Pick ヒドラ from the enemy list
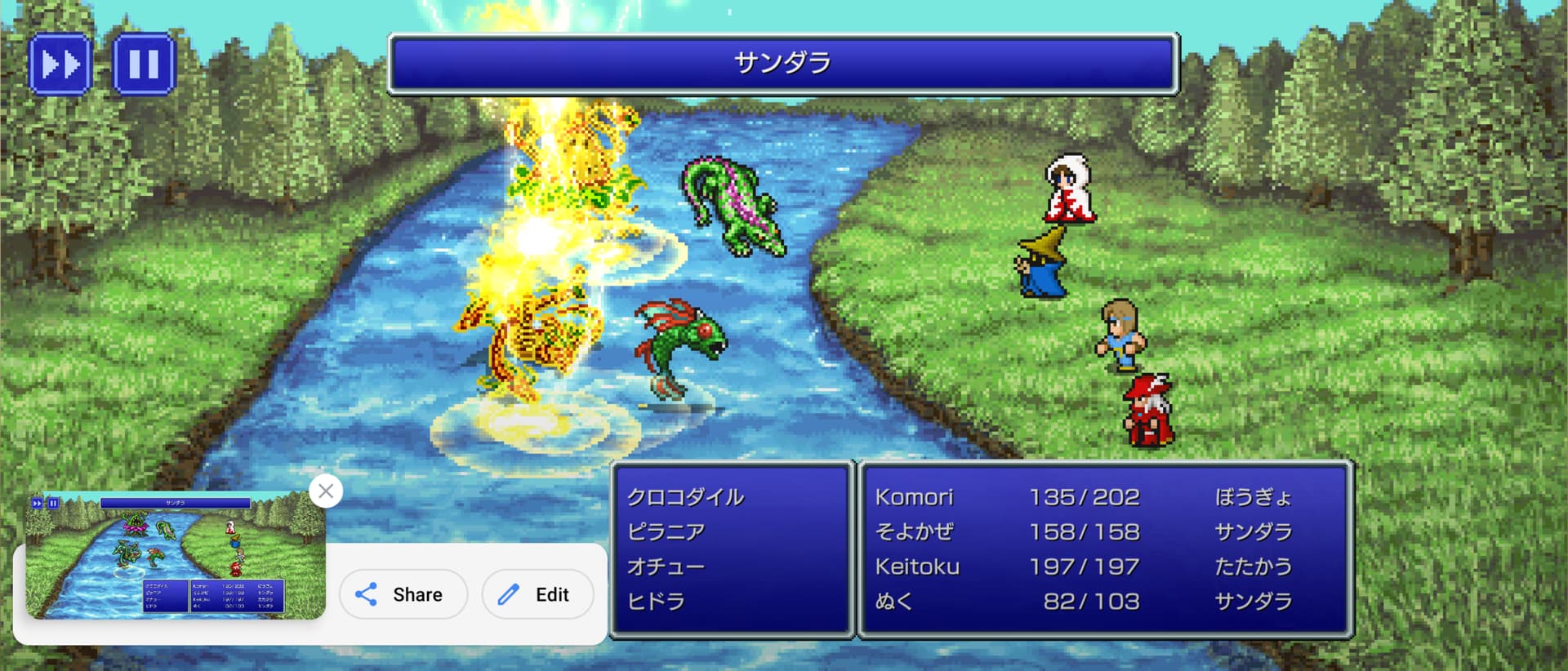 656,602
